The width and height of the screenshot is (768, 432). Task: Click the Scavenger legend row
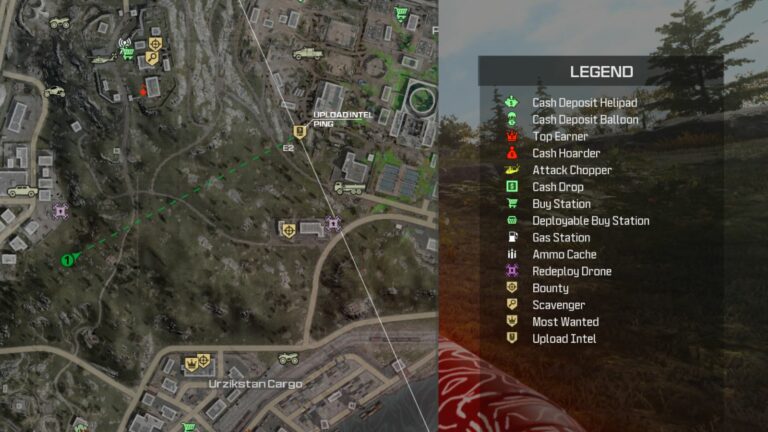558,305
